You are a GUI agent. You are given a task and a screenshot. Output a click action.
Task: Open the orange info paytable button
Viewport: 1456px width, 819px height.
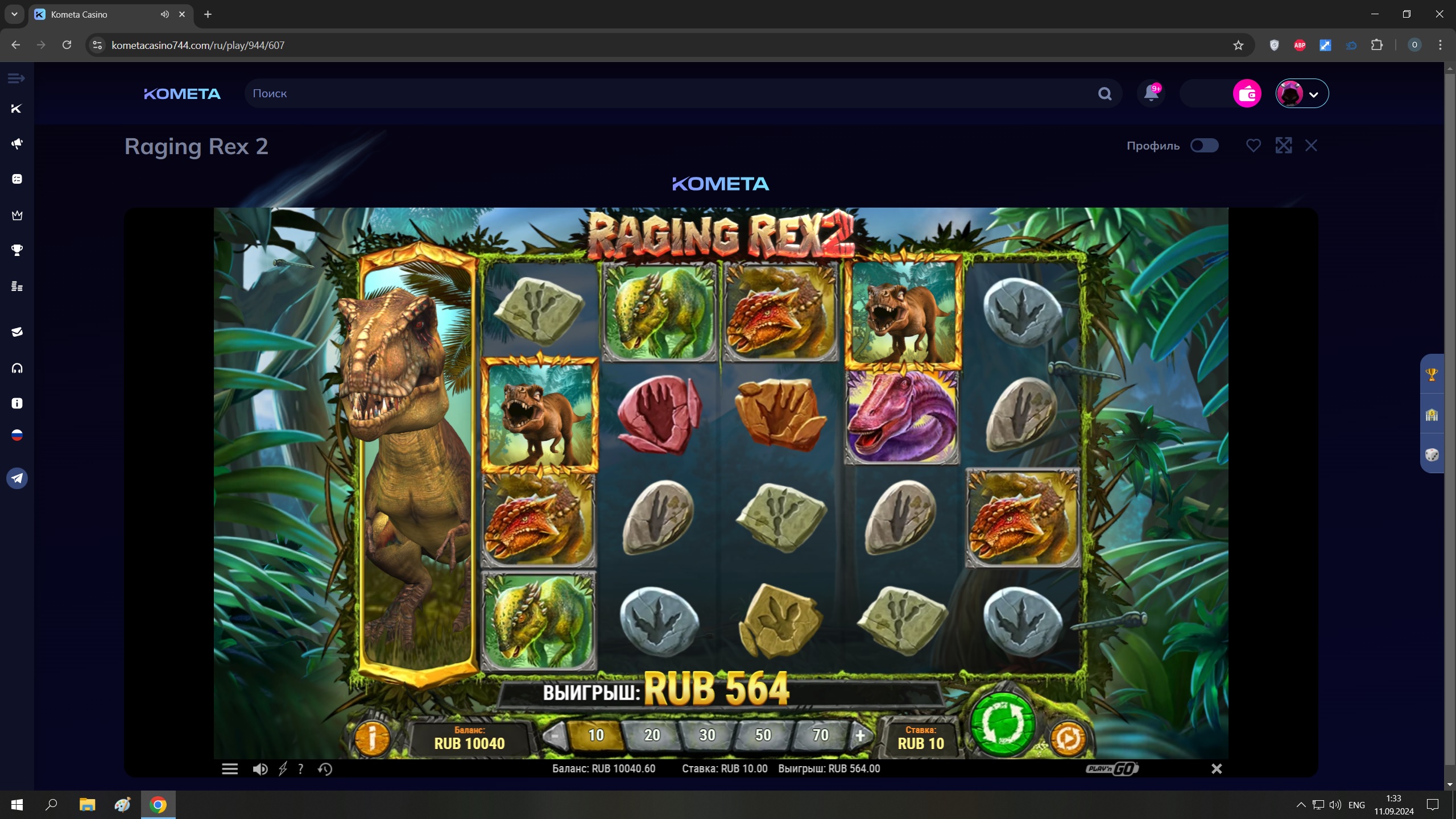(372, 738)
